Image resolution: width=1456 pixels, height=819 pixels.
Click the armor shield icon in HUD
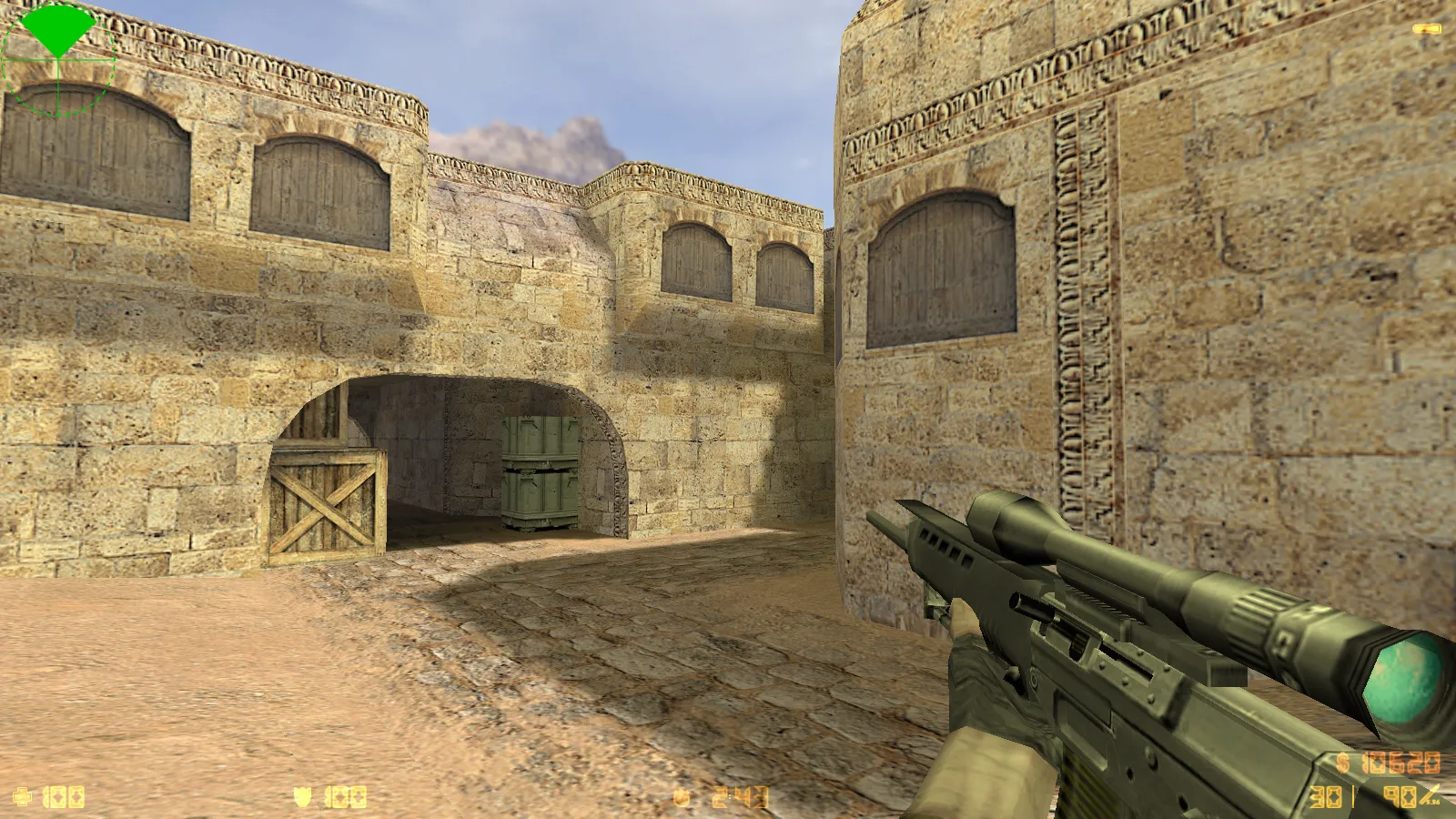(x=302, y=798)
